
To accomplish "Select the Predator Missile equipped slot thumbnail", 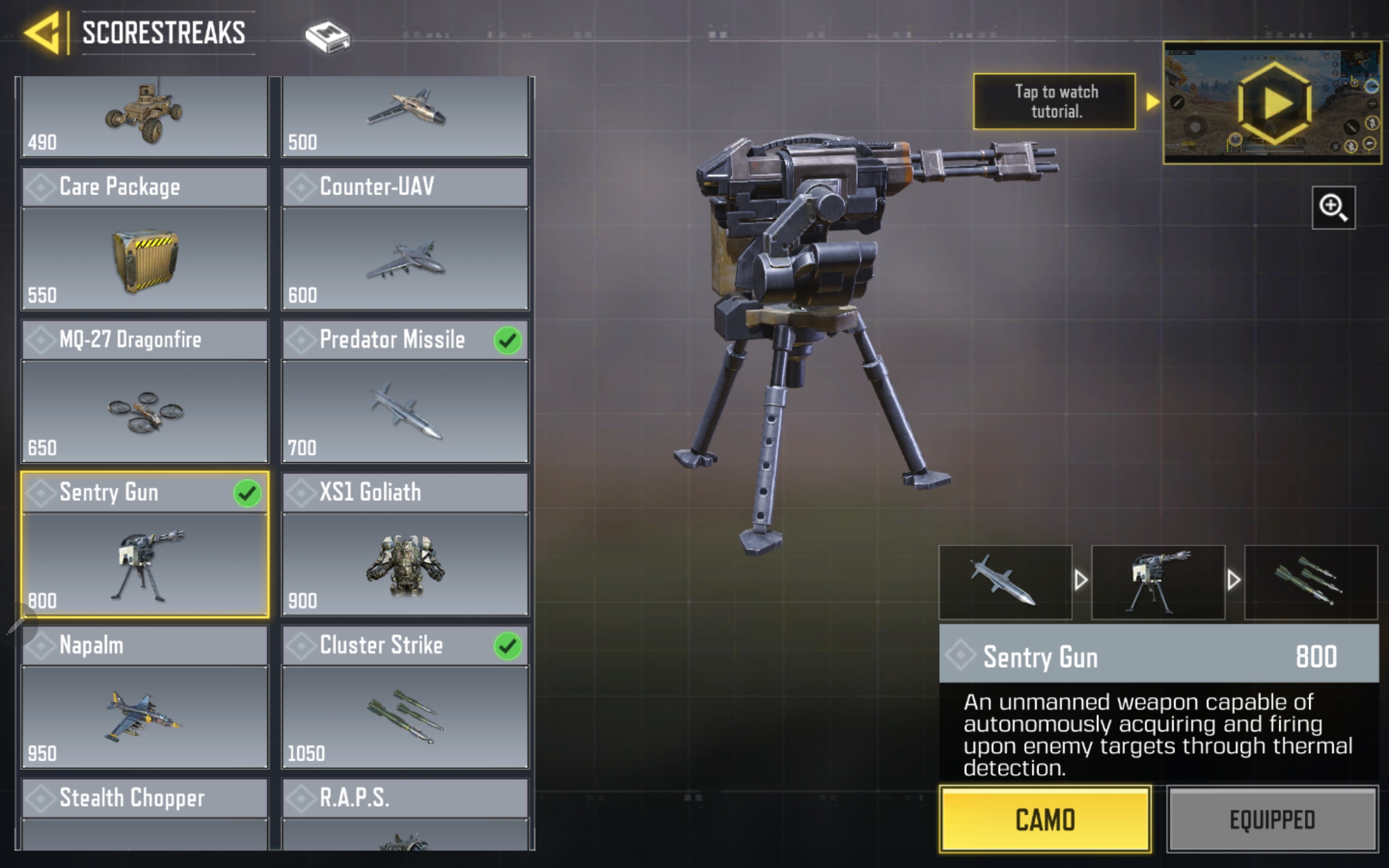I will point(1005,582).
